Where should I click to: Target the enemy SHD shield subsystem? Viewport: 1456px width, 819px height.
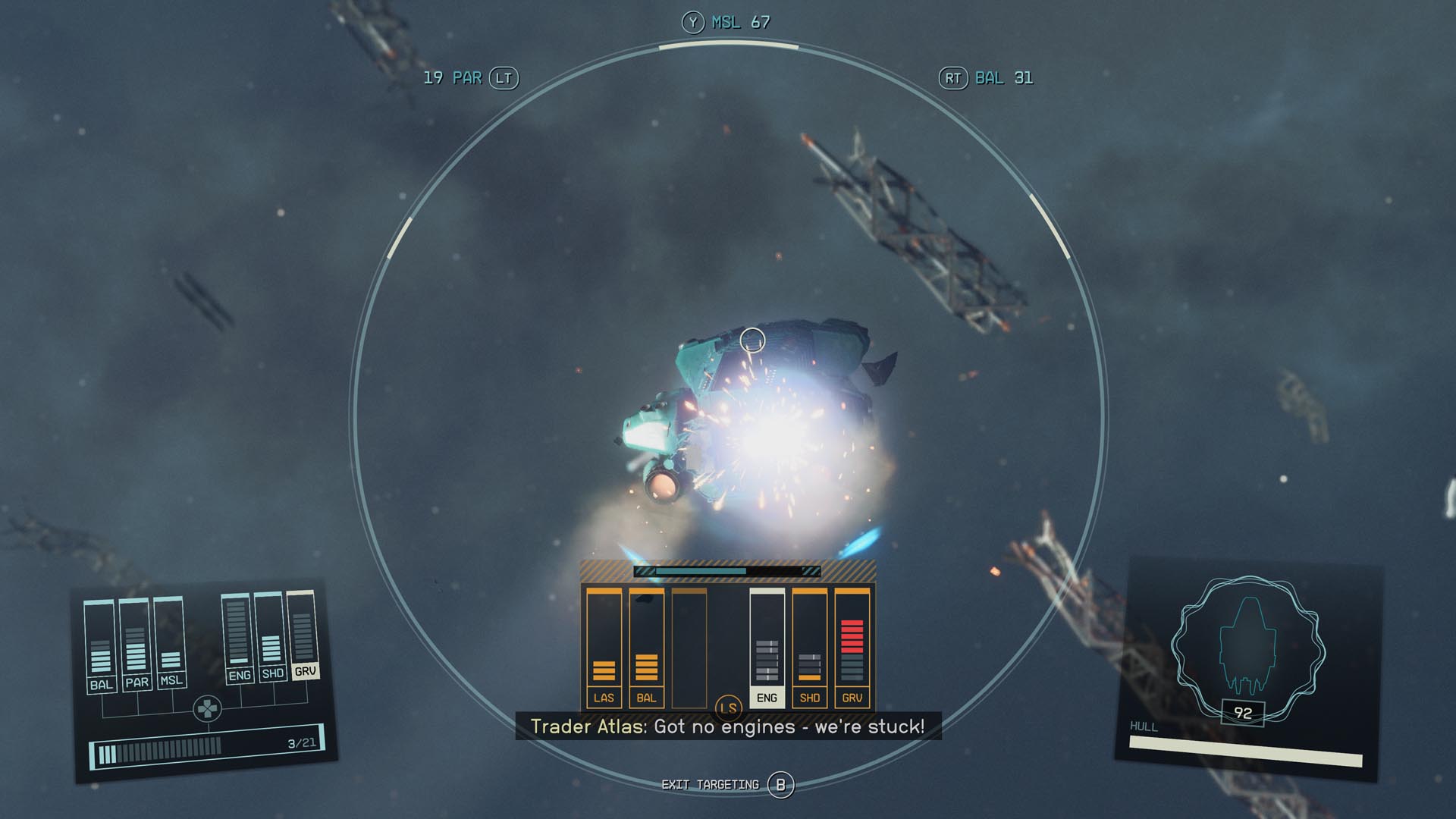tap(809, 648)
